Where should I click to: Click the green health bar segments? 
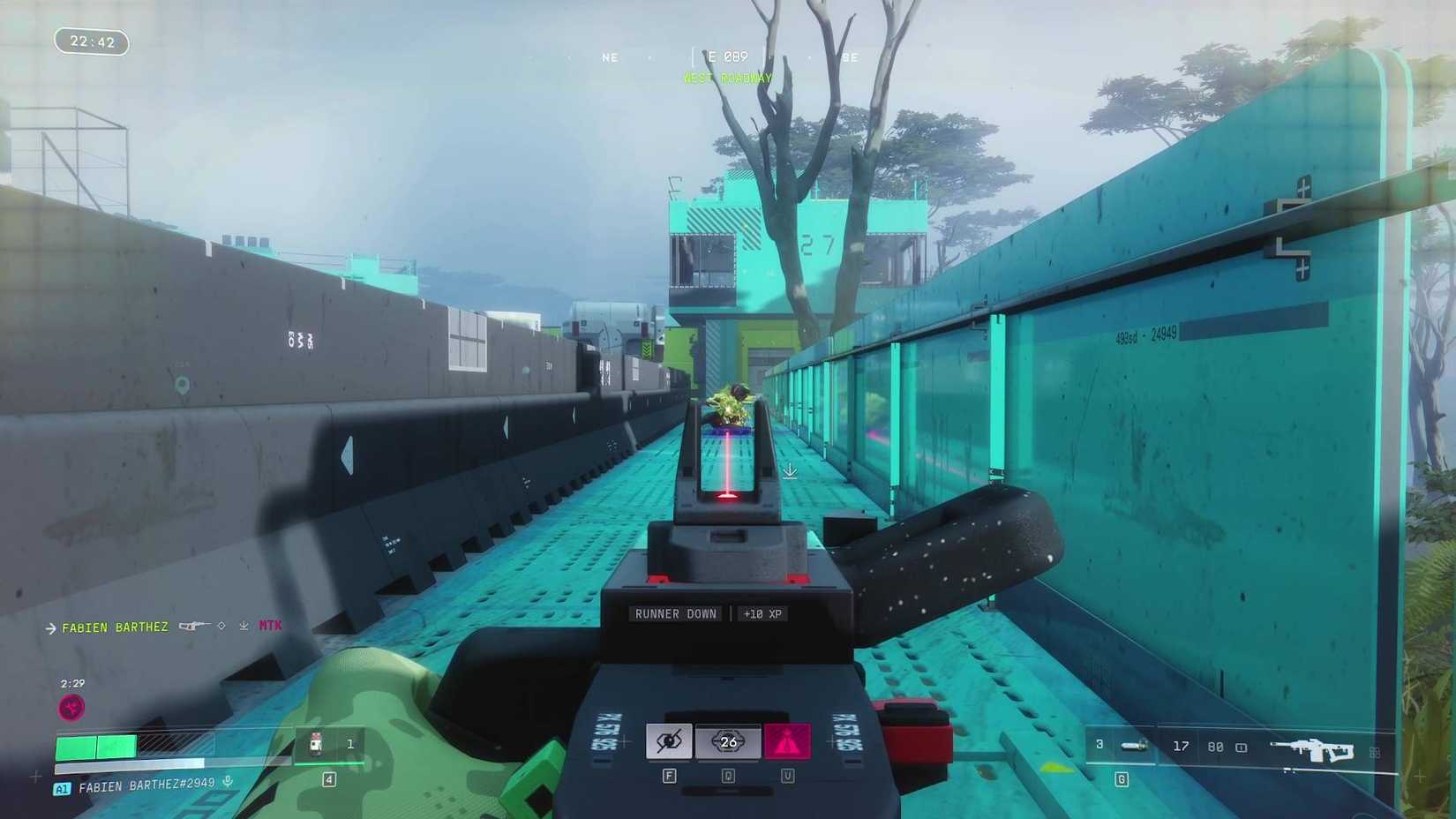[97, 747]
